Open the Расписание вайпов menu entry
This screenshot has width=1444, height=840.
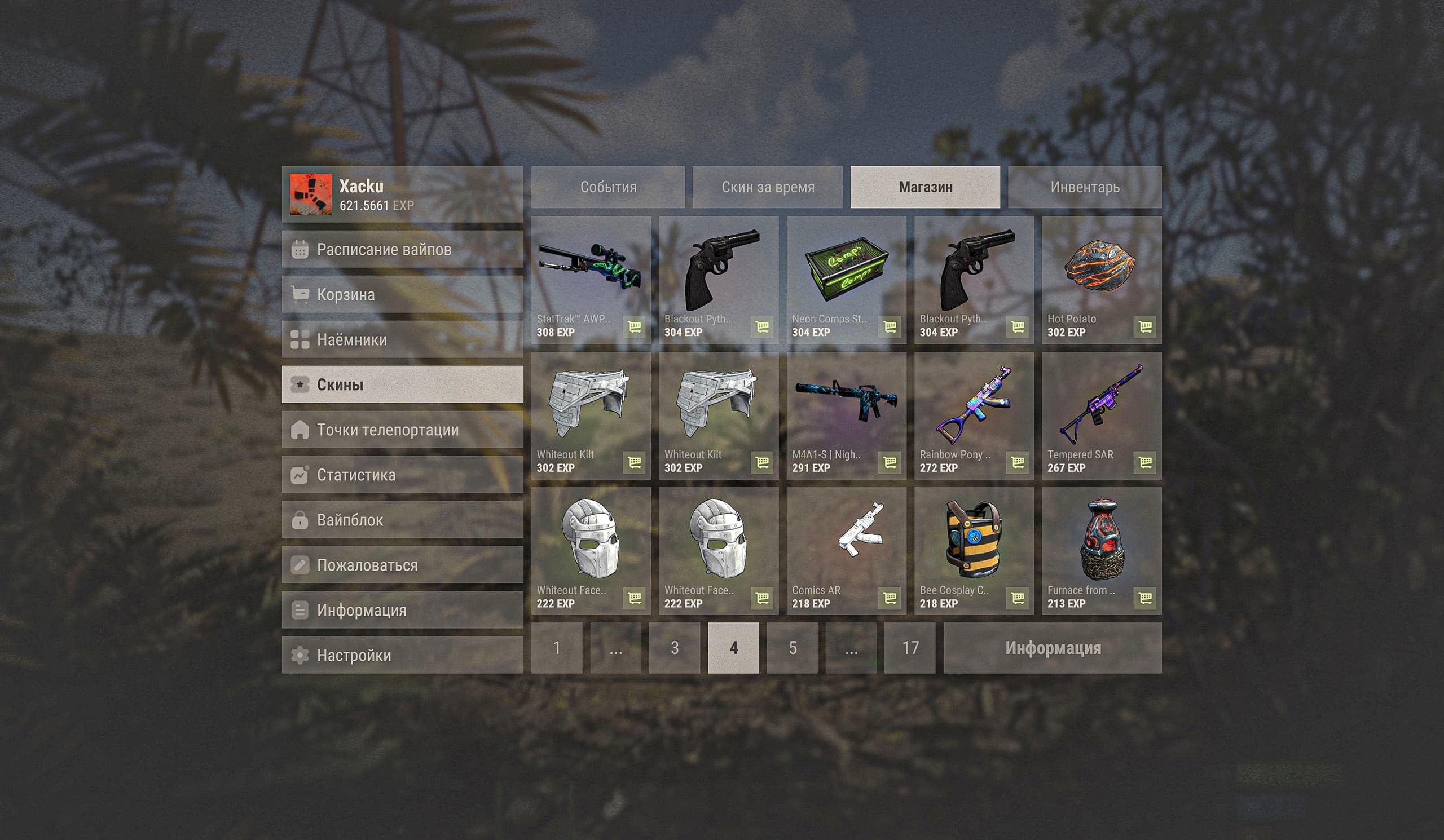click(402, 249)
